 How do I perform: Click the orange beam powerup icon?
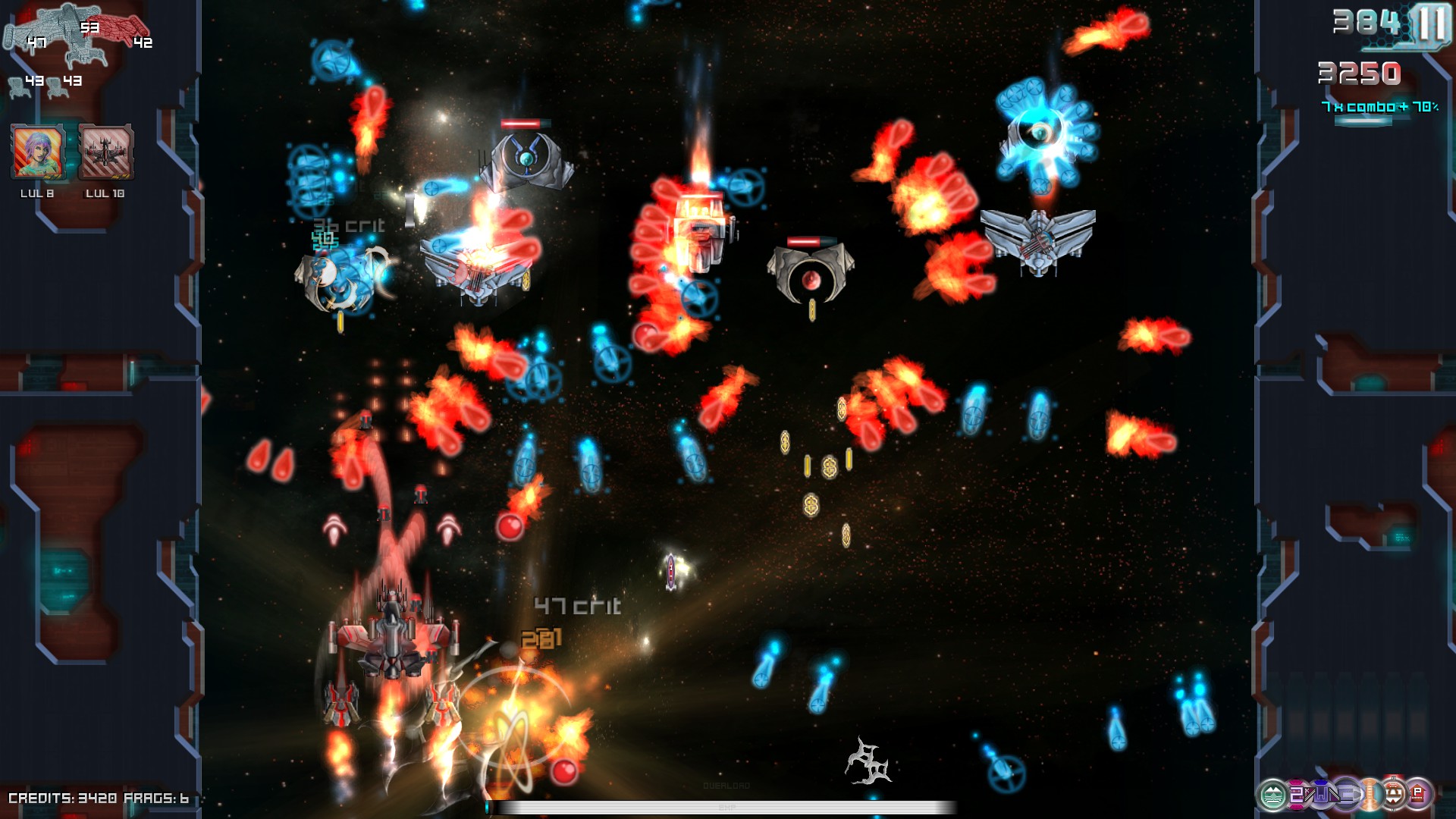coord(1370,794)
